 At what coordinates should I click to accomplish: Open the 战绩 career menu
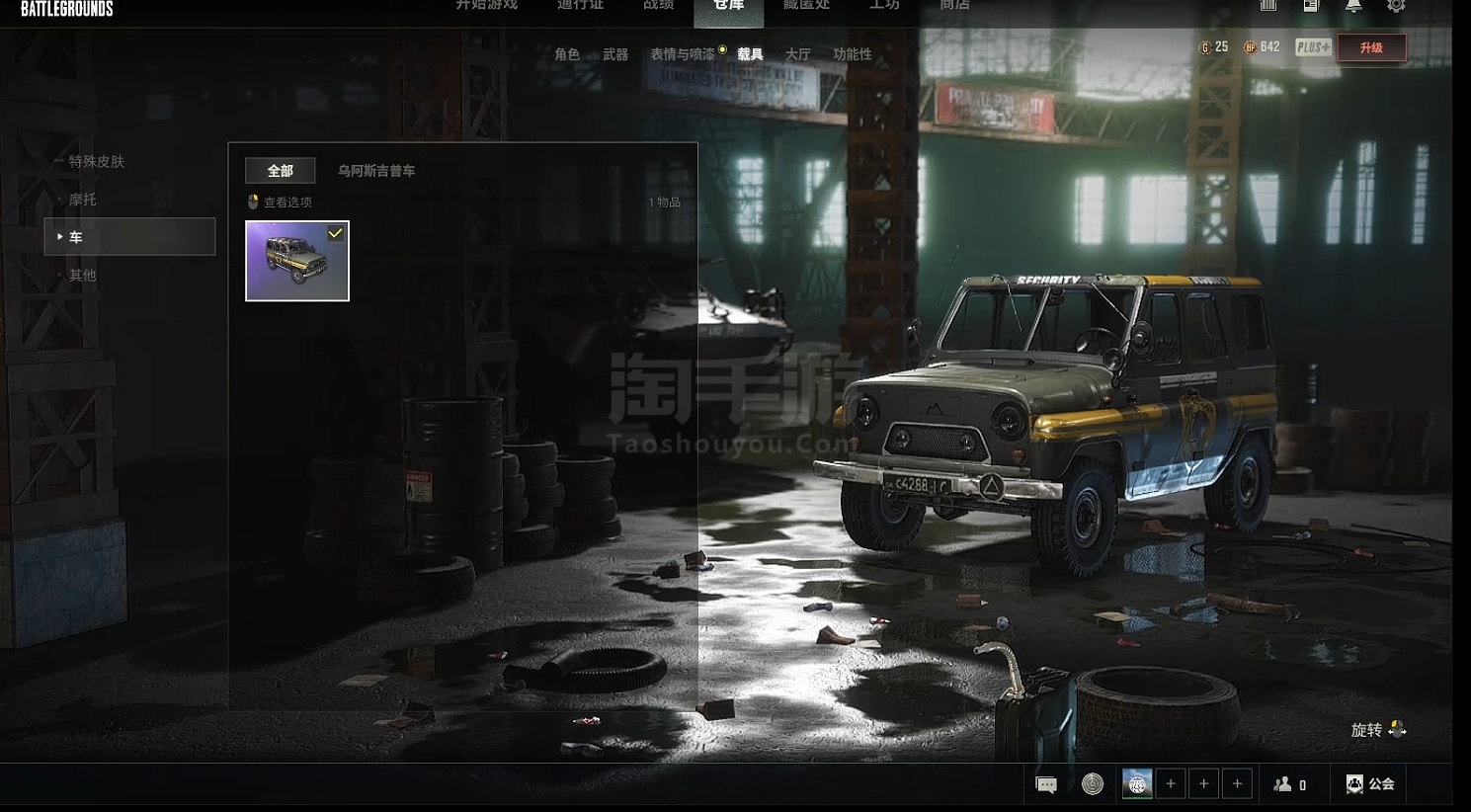pyautogui.click(x=658, y=6)
